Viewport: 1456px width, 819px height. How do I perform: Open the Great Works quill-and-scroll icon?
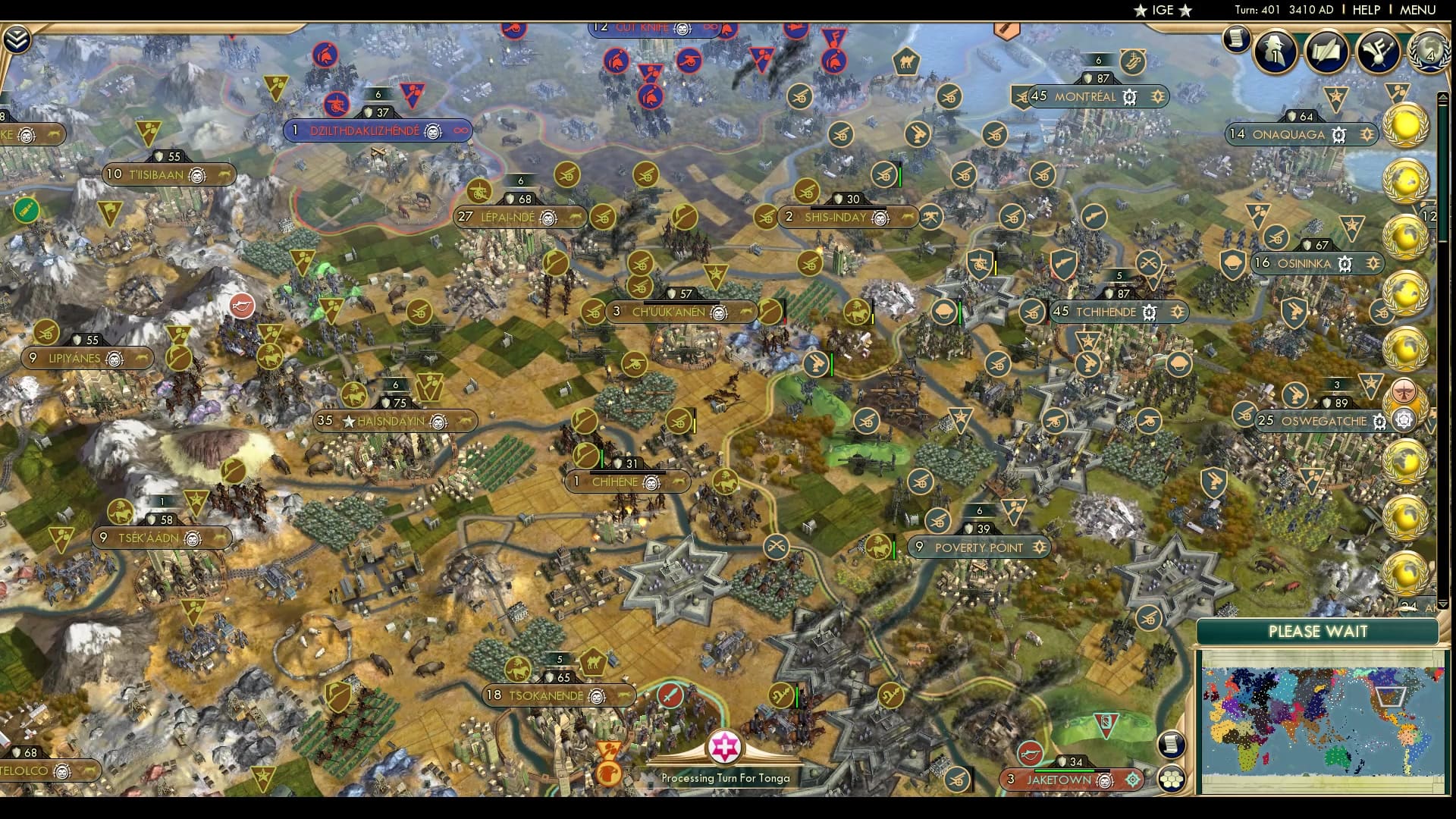(1326, 52)
